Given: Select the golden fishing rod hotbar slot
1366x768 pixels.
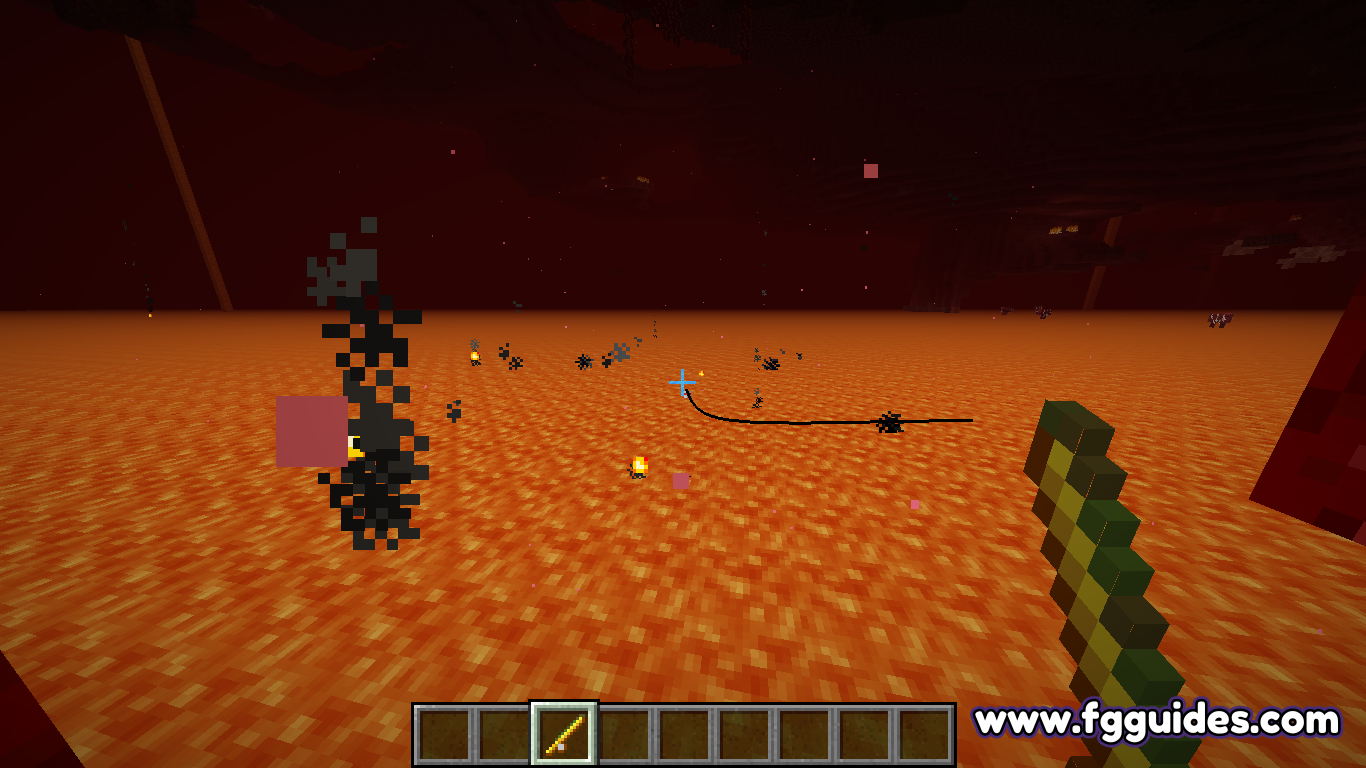Looking at the screenshot, I should (564, 734).
